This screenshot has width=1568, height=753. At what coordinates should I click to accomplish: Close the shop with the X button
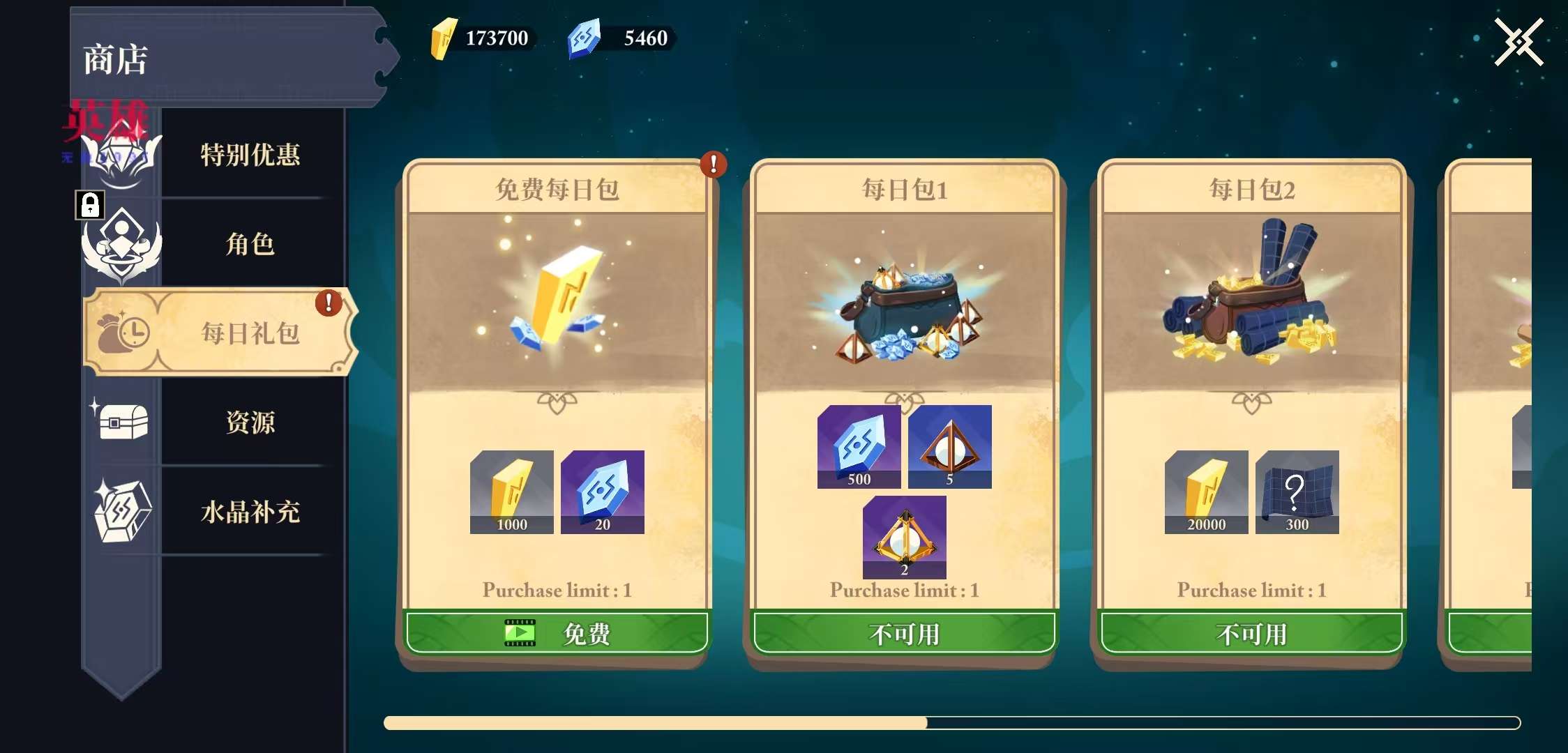point(1518,43)
